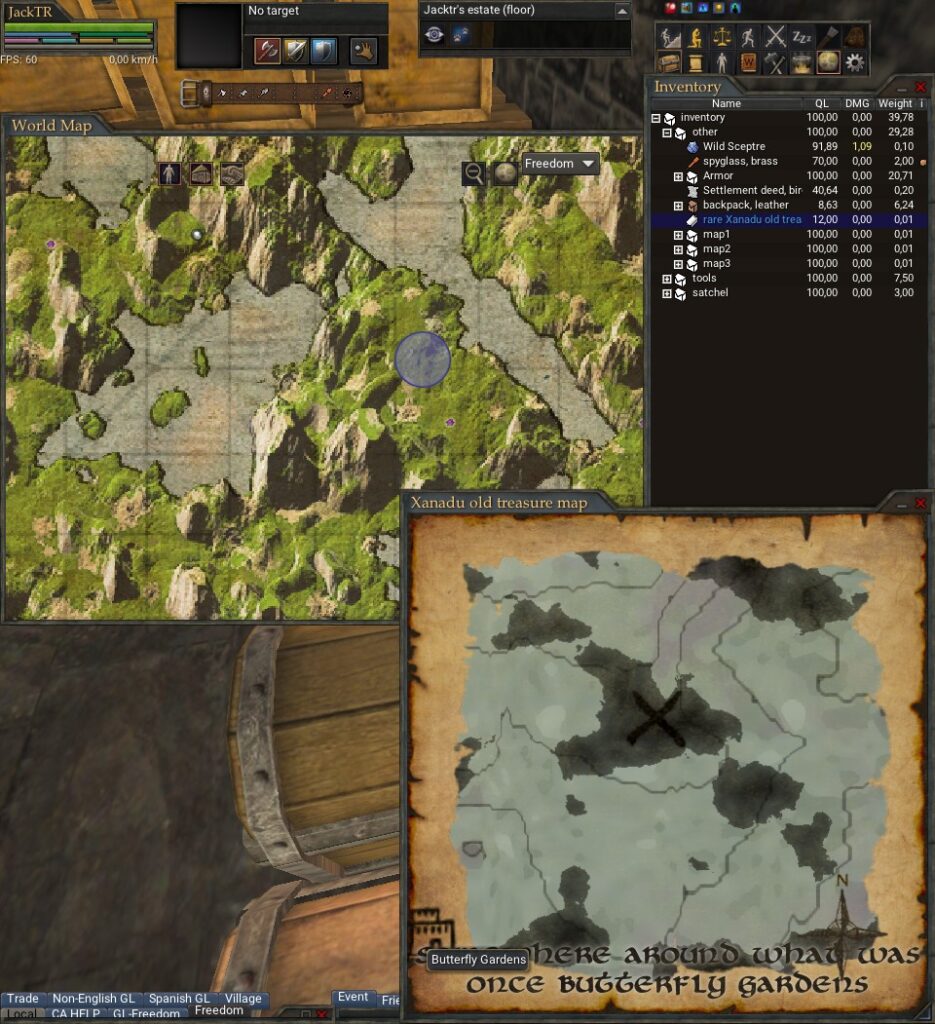
Task: Switch to the Trade chat tab
Action: [x=23, y=998]
